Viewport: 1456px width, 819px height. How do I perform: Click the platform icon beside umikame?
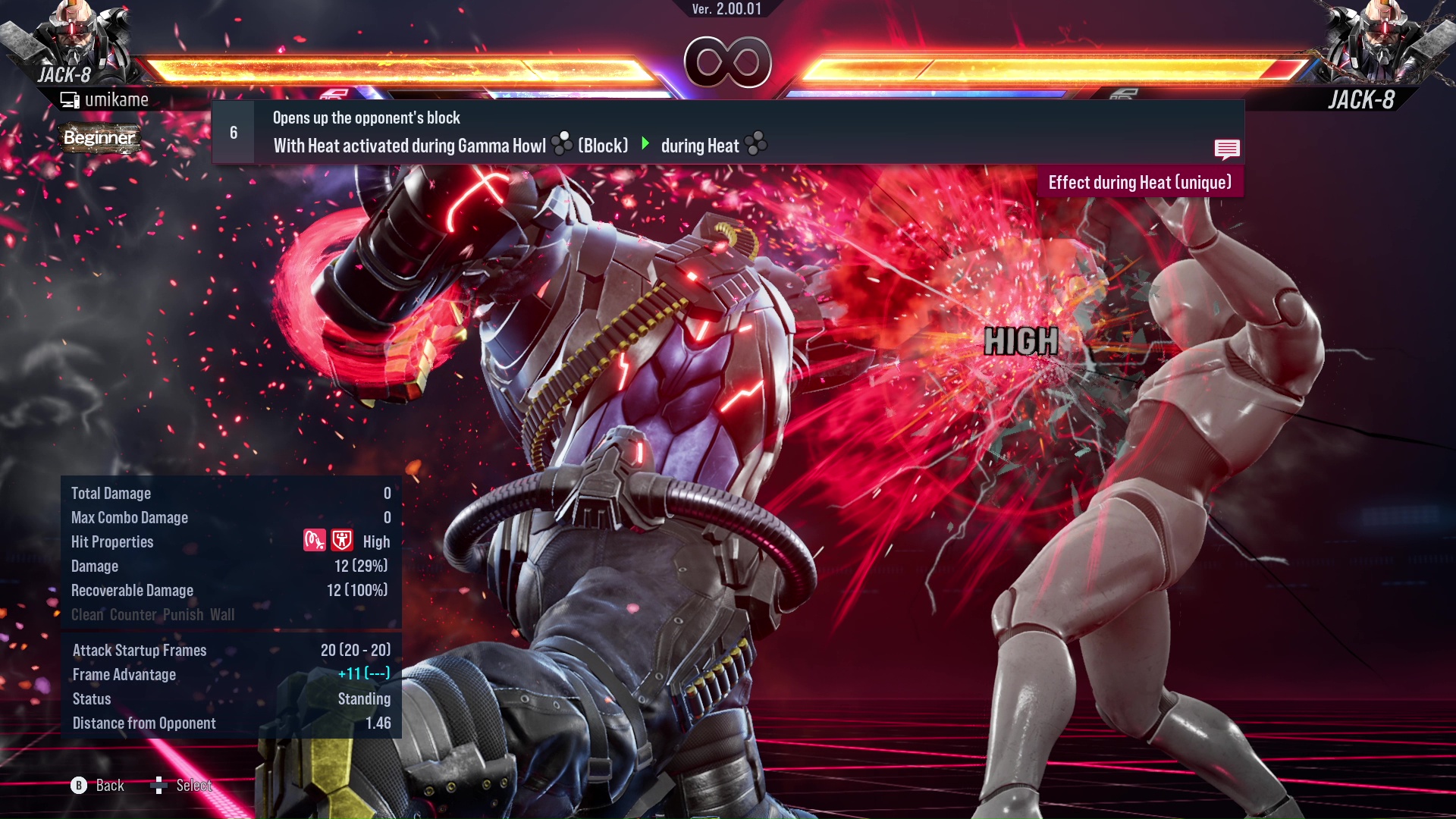70,99
